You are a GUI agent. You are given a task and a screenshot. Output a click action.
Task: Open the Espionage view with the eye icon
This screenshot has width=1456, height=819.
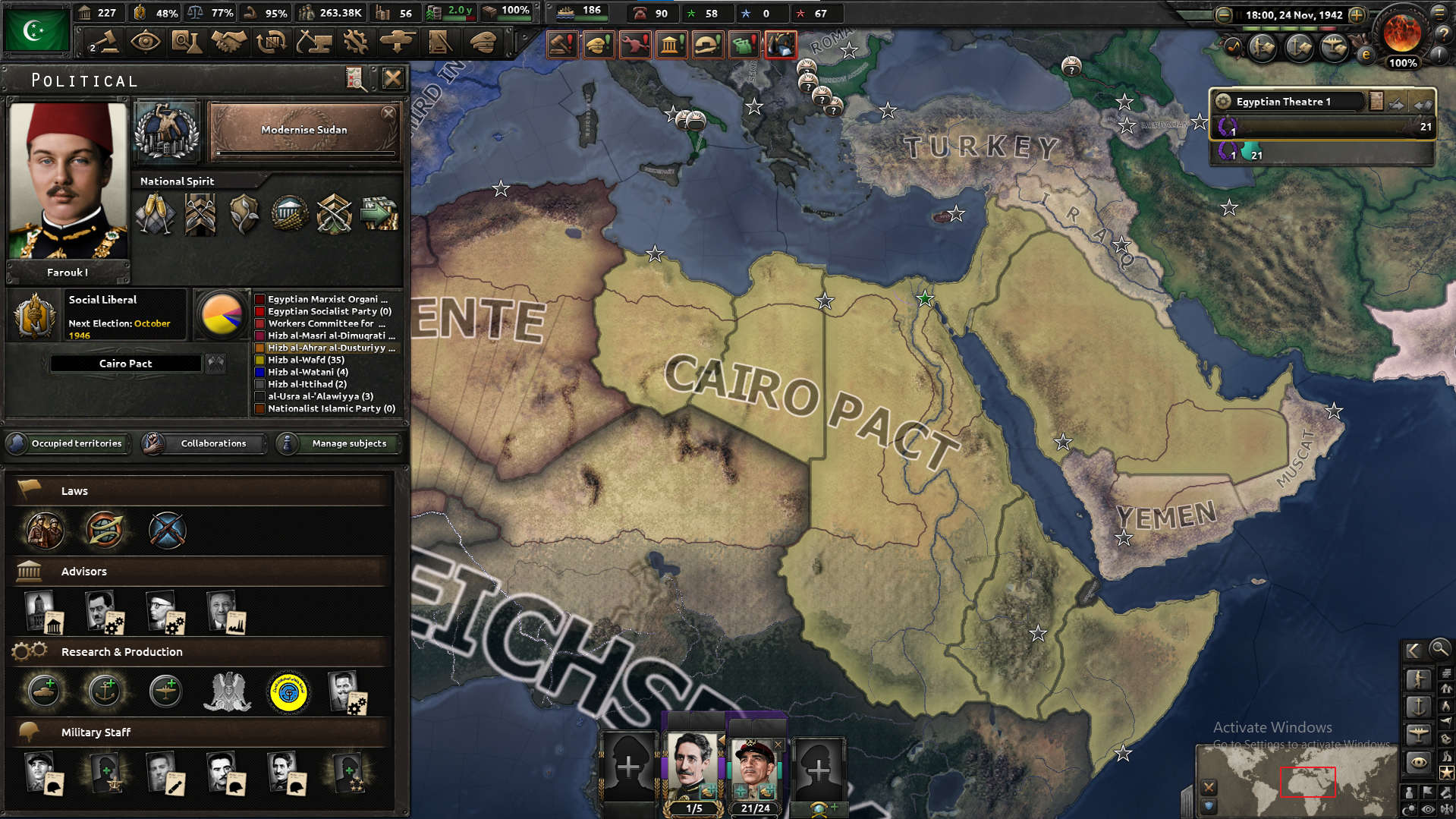[x=146, y=42]
